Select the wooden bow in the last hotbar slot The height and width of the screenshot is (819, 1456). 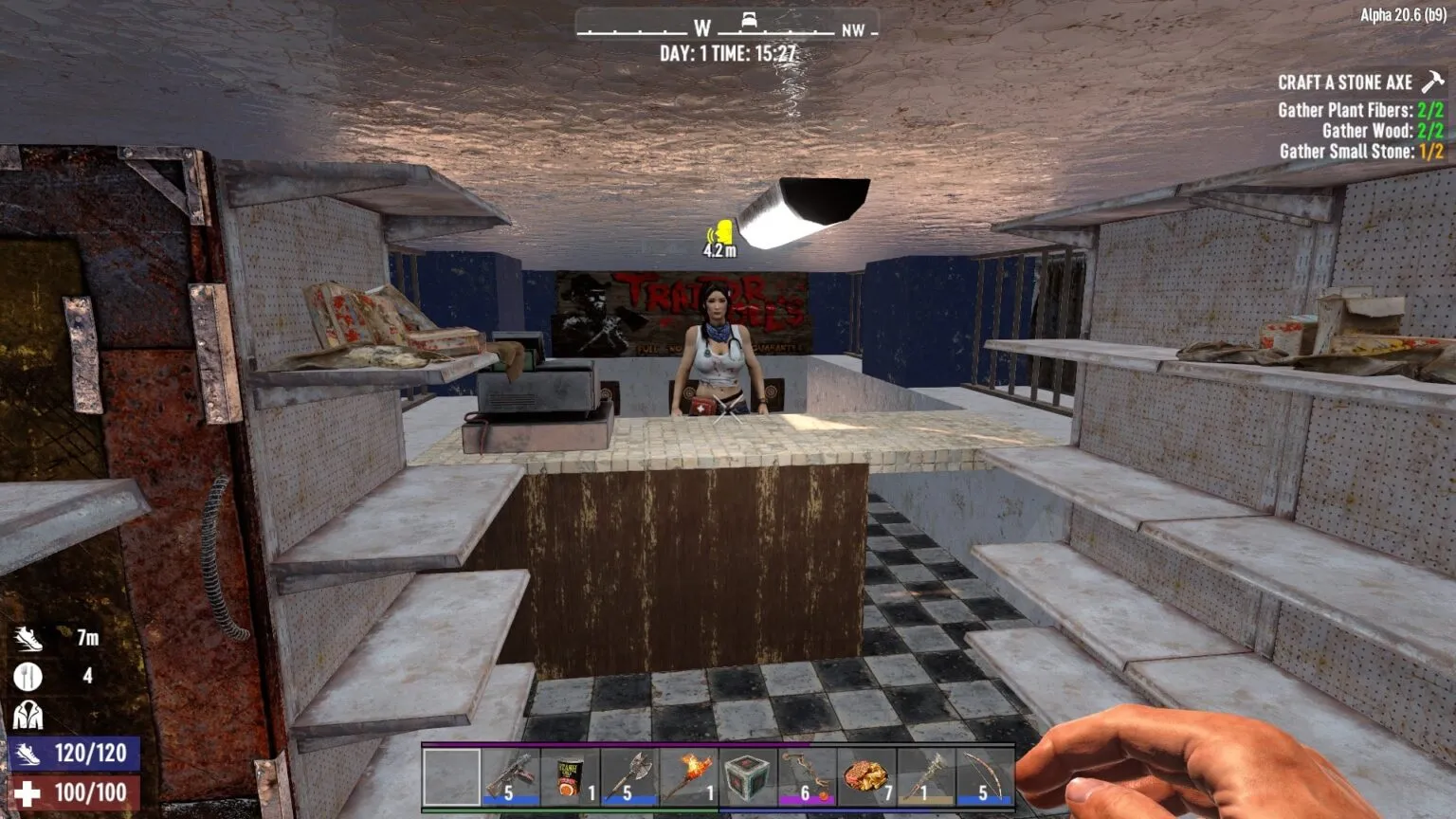[x=981, y=779]
